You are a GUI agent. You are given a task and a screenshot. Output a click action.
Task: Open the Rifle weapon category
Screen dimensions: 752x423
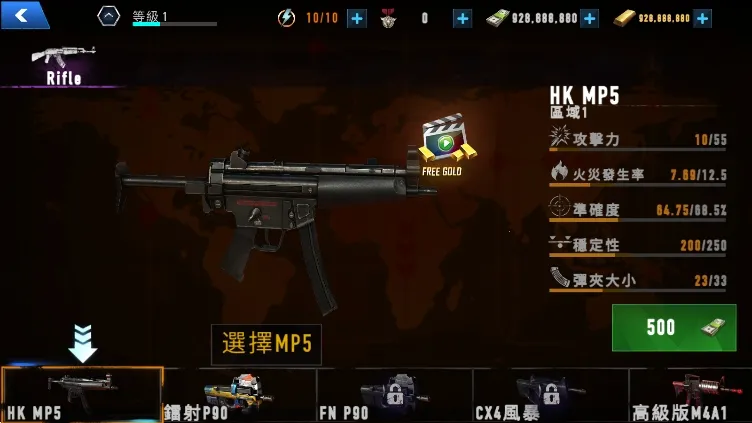click(x=63, y=64)
